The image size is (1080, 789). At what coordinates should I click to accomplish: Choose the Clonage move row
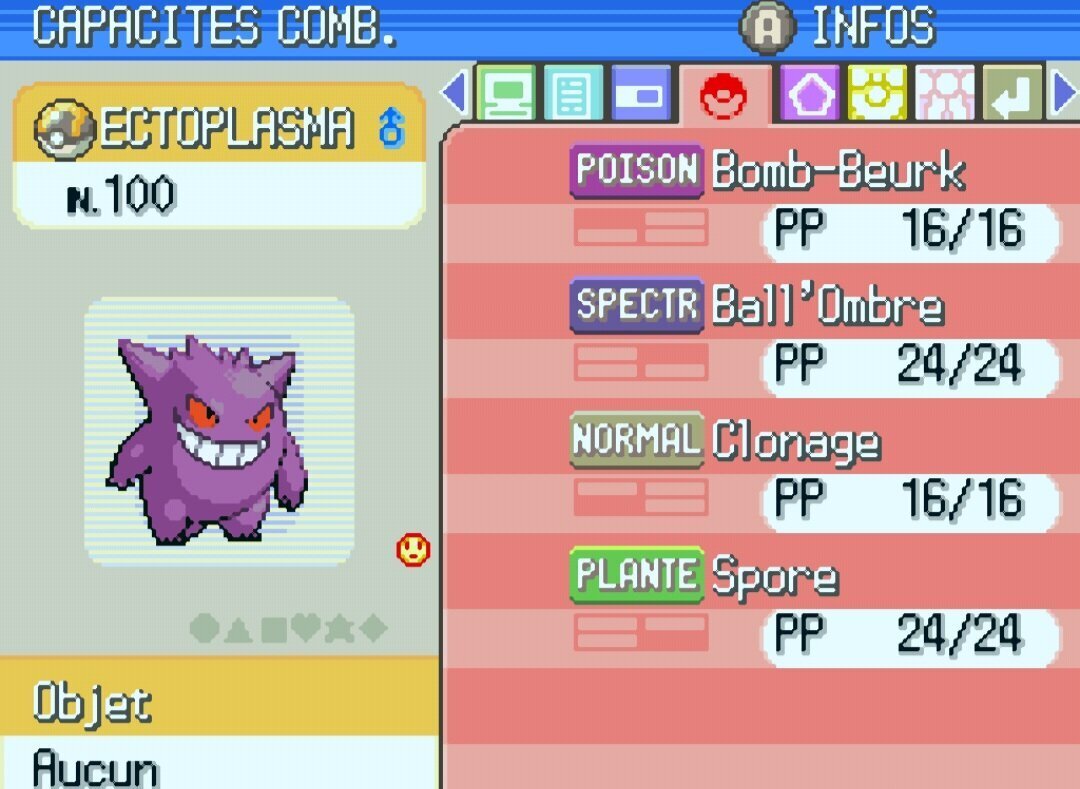click(796, 441)
